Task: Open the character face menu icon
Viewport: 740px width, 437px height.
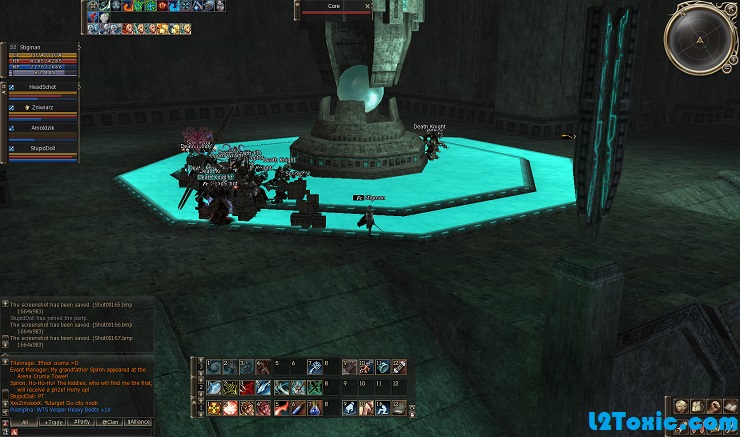Action: [x=682, y=406]
